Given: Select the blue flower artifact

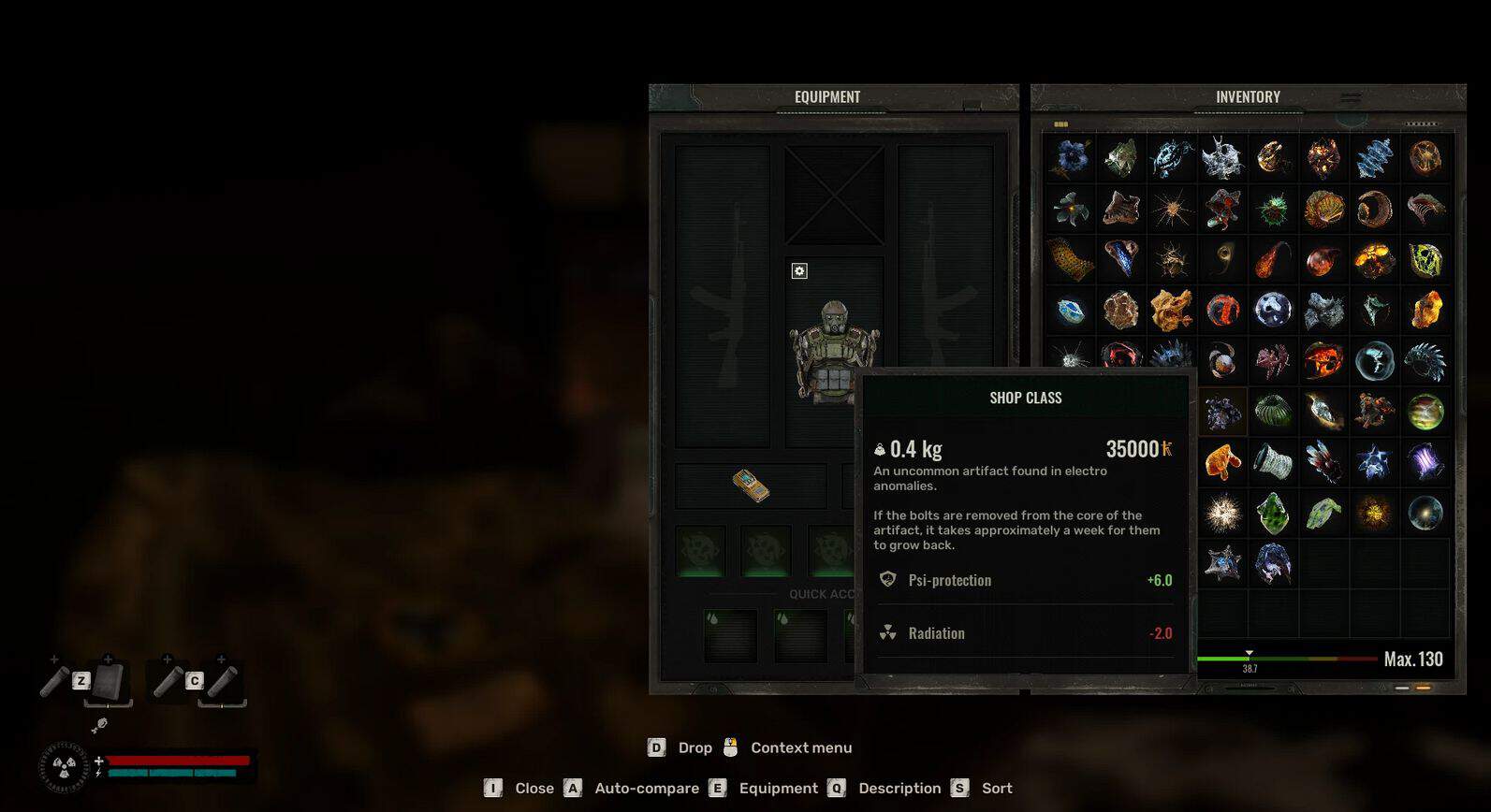Looking at the screenshot, I should click(1071, 158).
